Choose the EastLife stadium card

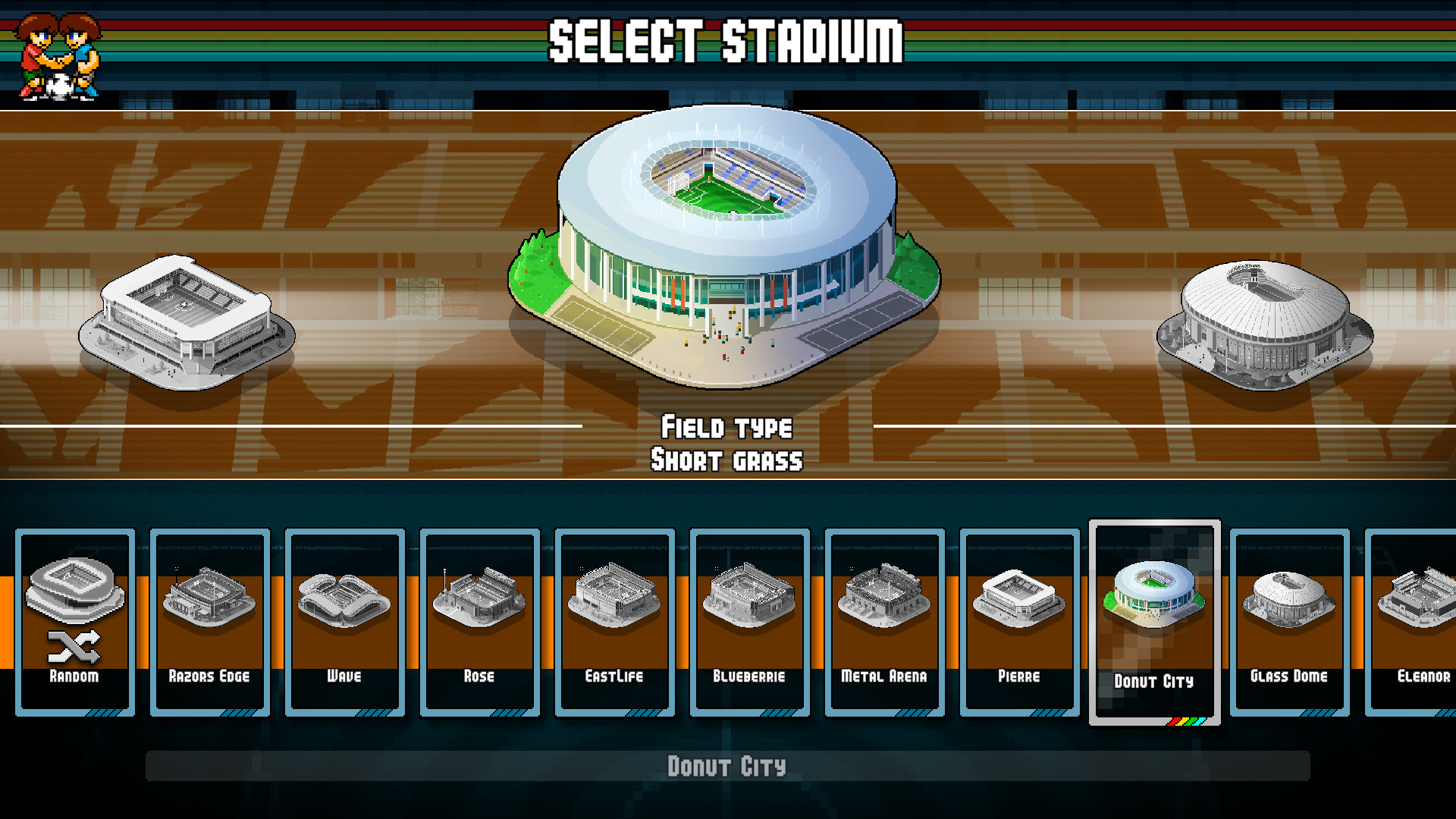coord(614,622)
